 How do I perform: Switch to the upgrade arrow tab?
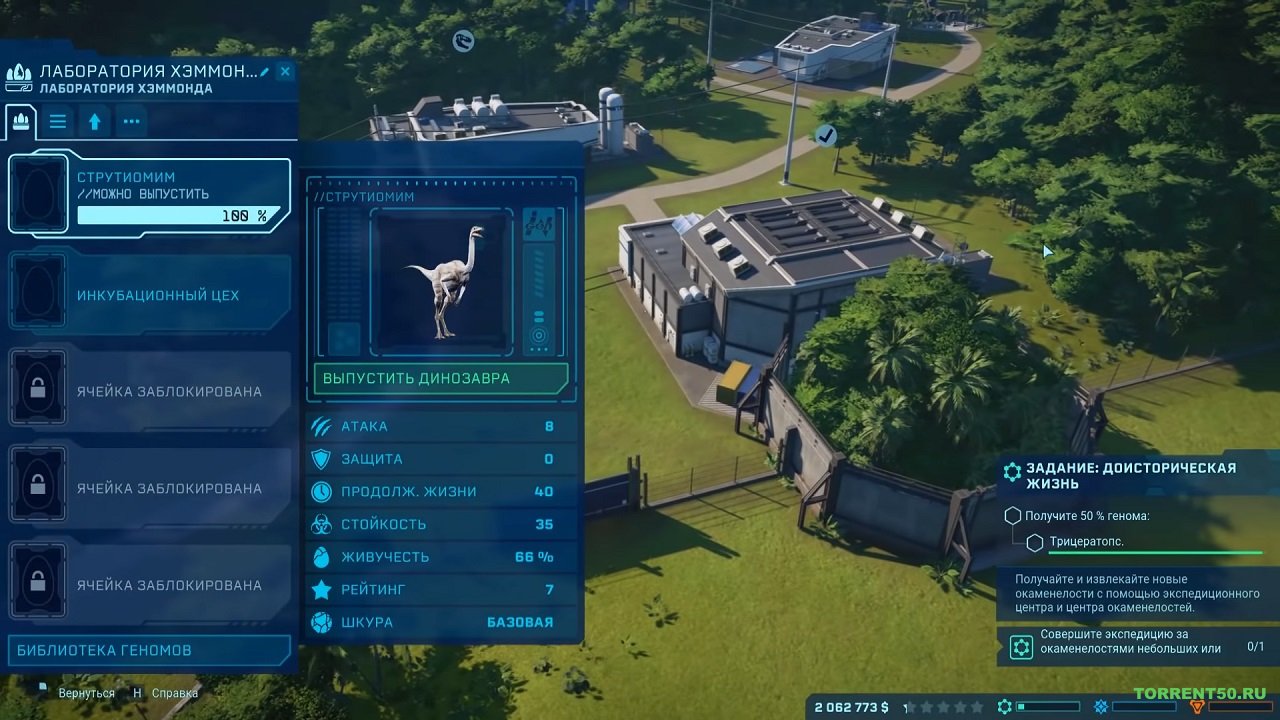95,122
